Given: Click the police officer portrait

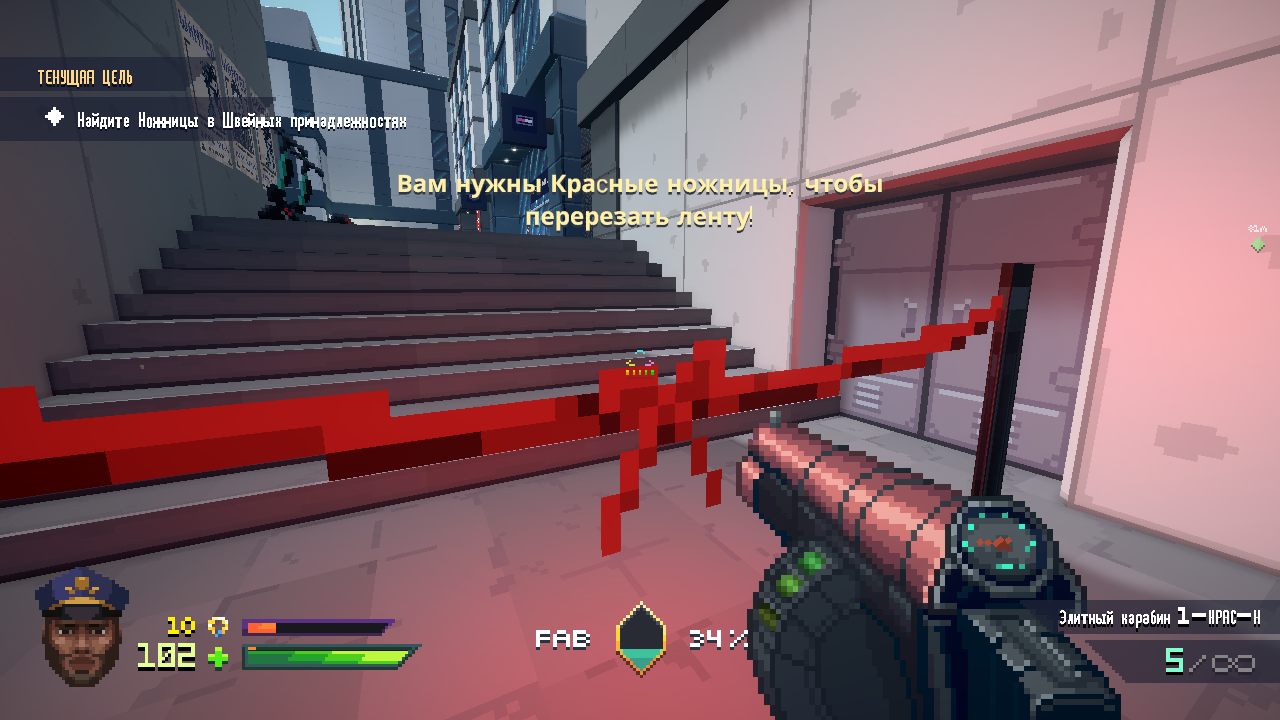Looking at the screenshot, I should tap(81, 627).
